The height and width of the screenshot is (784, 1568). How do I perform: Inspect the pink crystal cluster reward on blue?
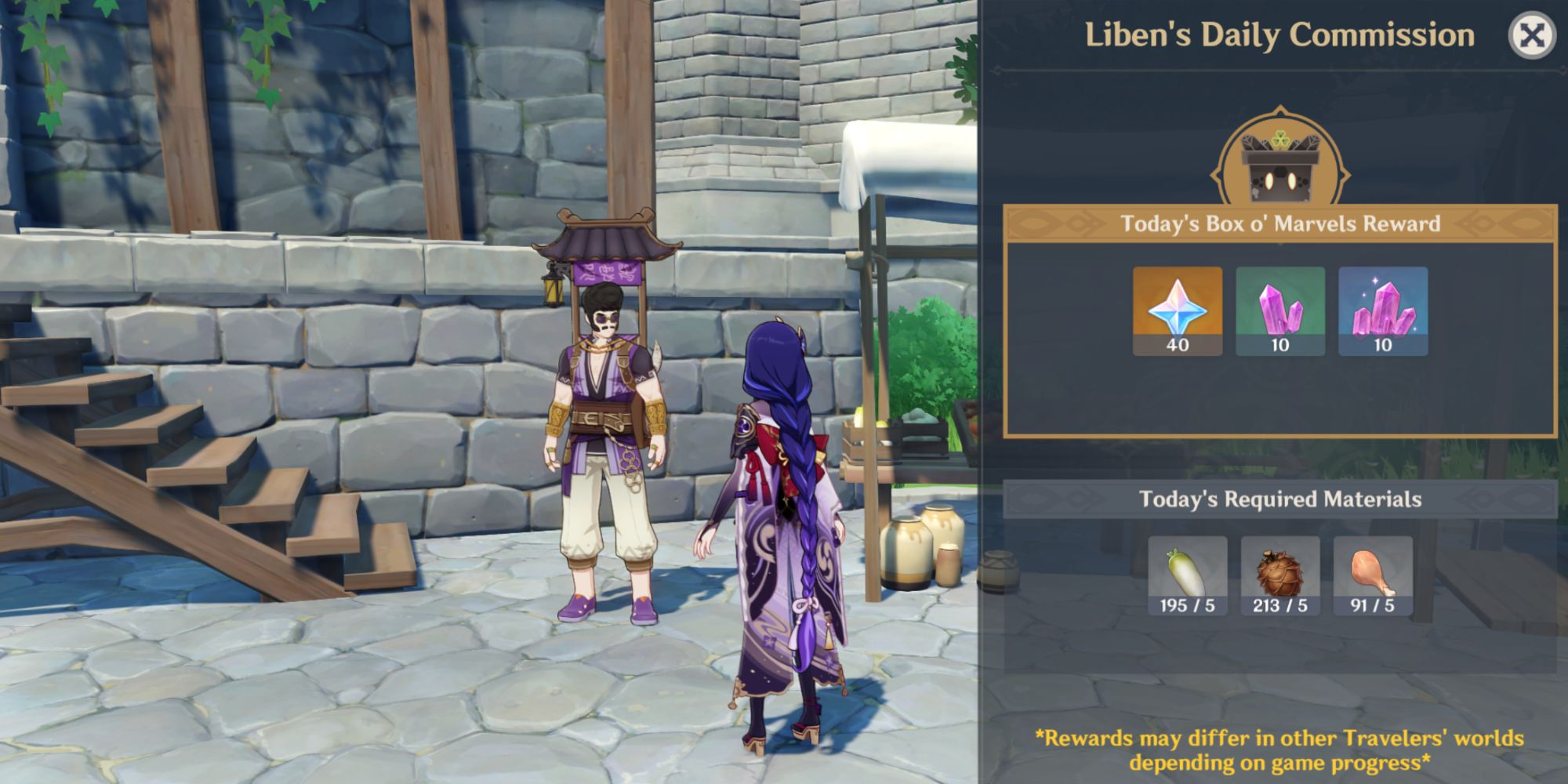pyautogui.click(x=1382, y=310)
